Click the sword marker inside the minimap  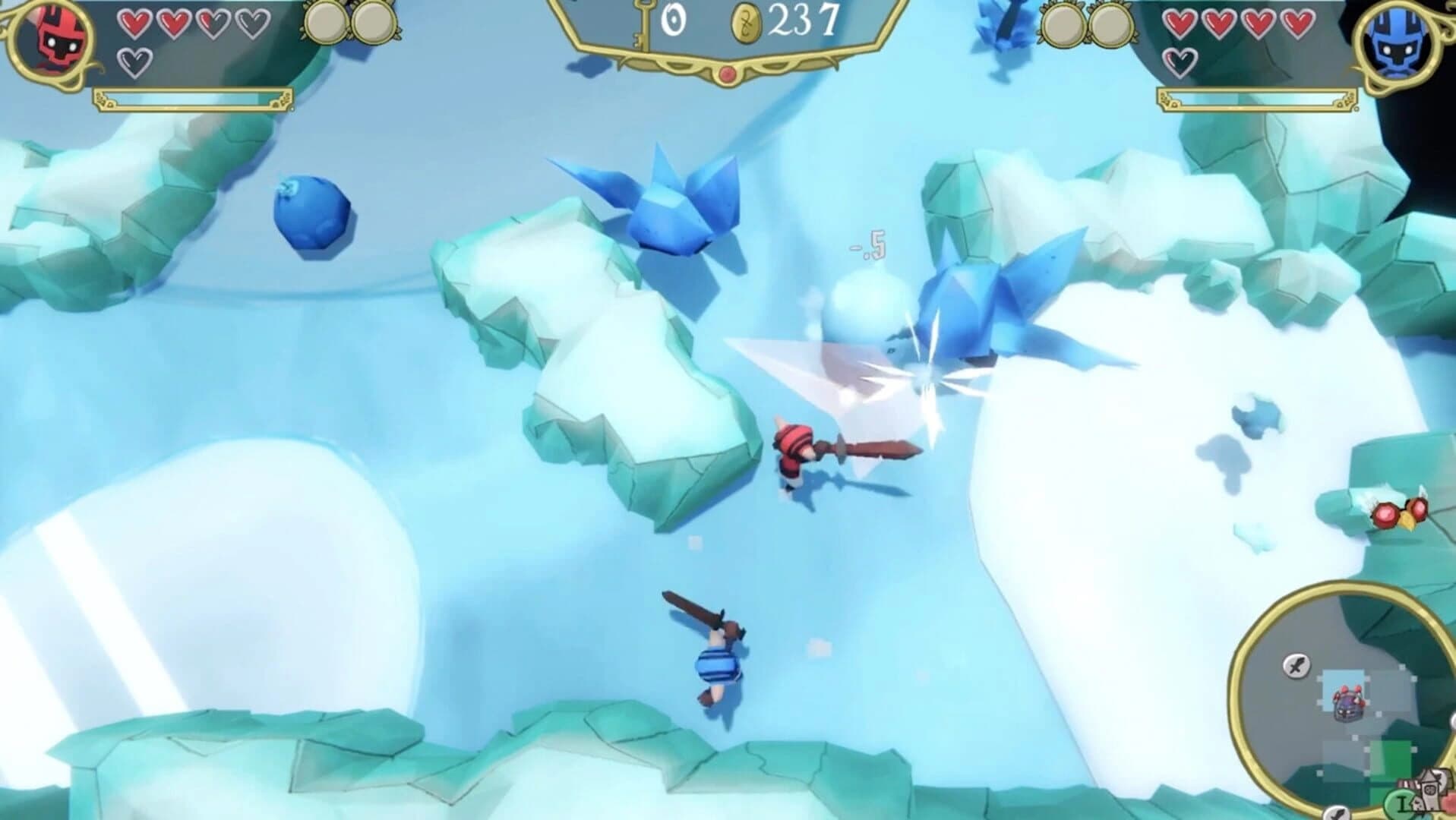pyautogui.click(x=1297, y=665)
